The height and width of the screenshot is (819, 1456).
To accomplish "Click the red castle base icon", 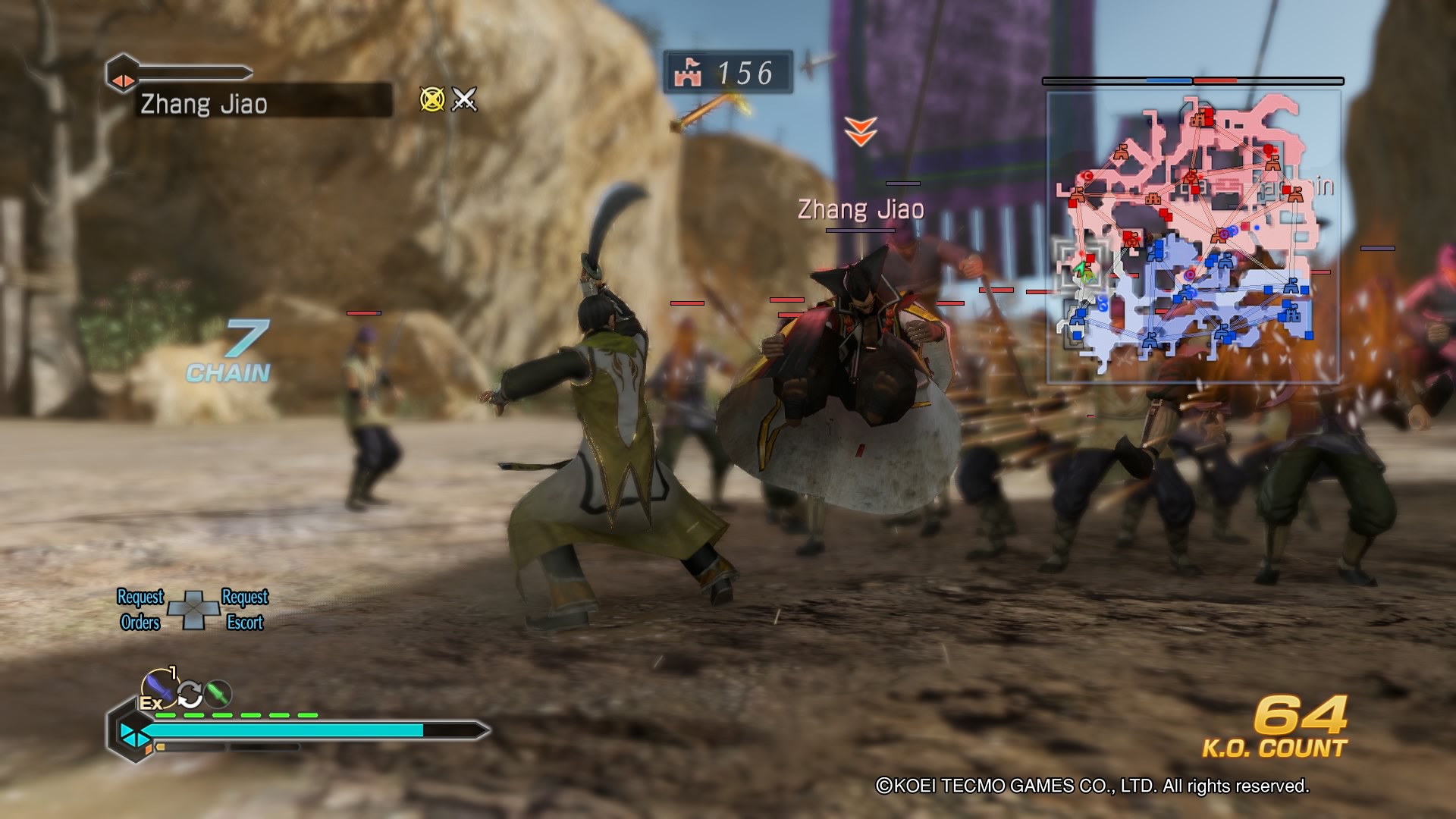I will 688,73.
